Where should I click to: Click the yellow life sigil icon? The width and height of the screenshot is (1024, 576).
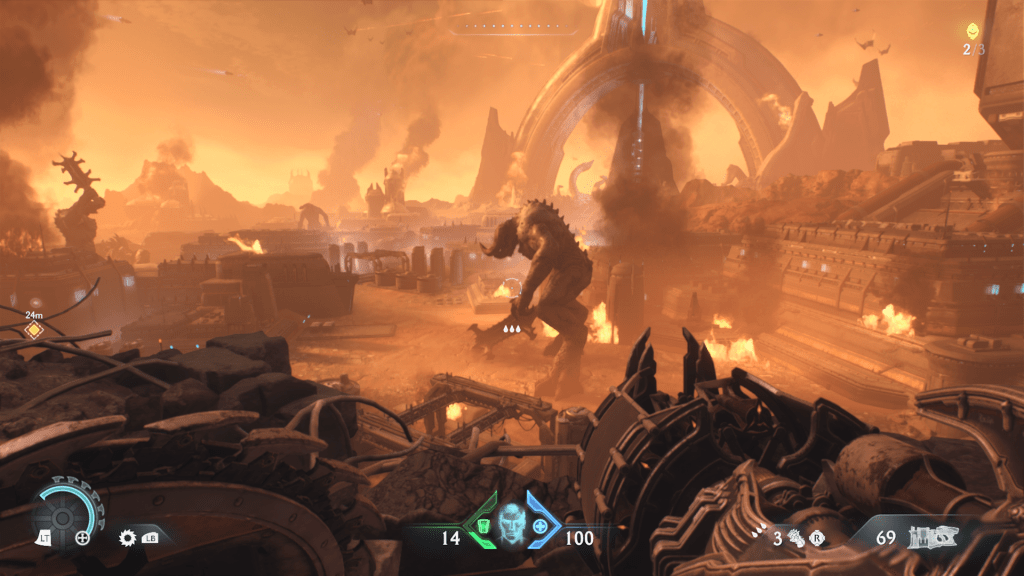971,31
